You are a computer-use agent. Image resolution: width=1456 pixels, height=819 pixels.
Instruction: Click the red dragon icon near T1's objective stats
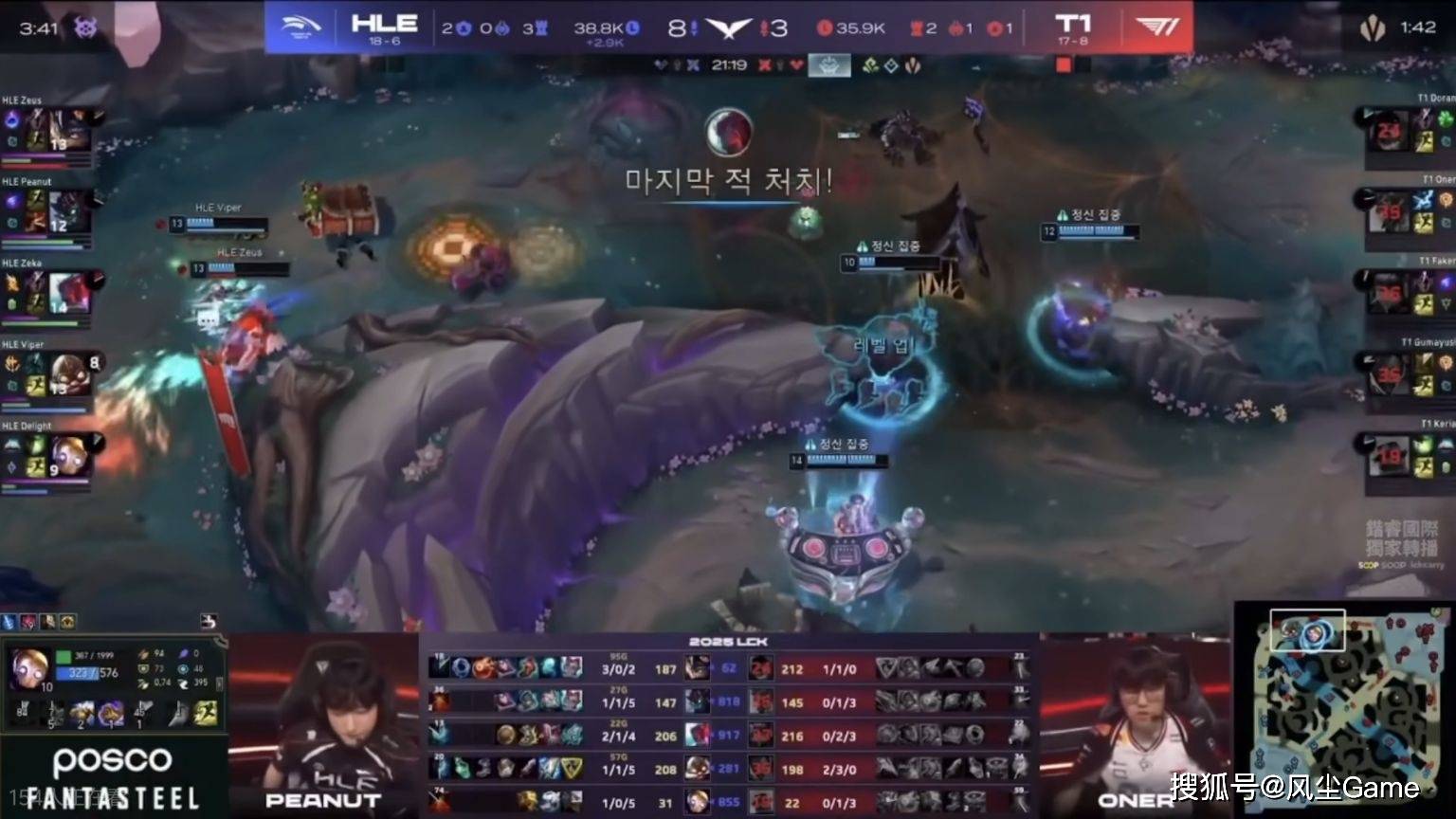pos(955,27)
